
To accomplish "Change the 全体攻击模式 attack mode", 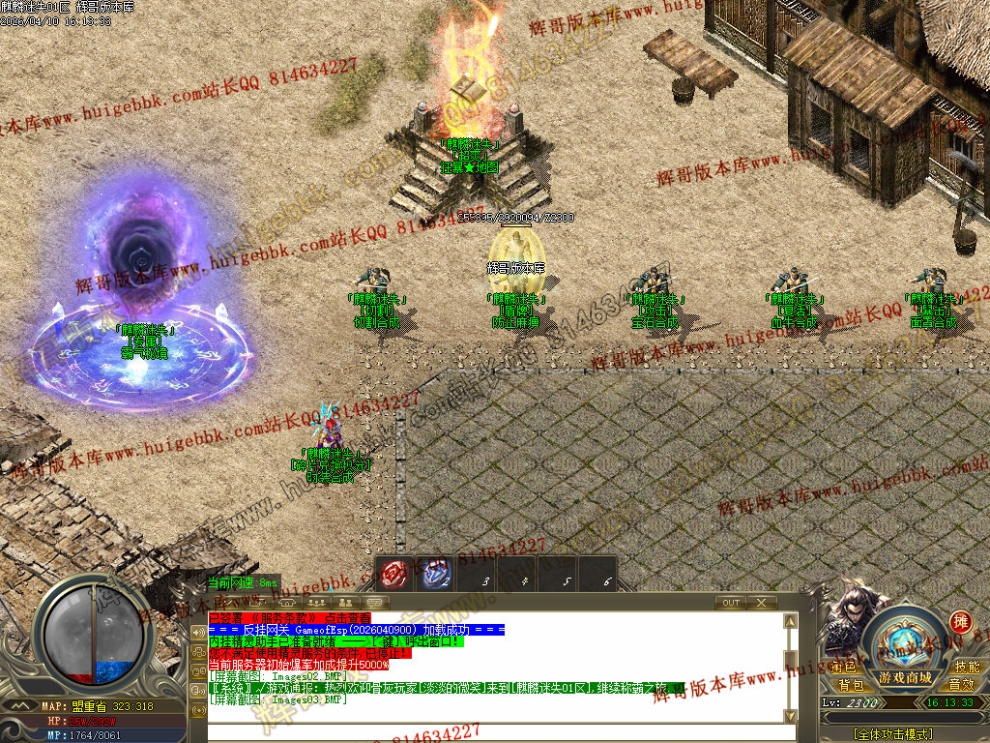I will pyautogui.click(x=894, y=734).
